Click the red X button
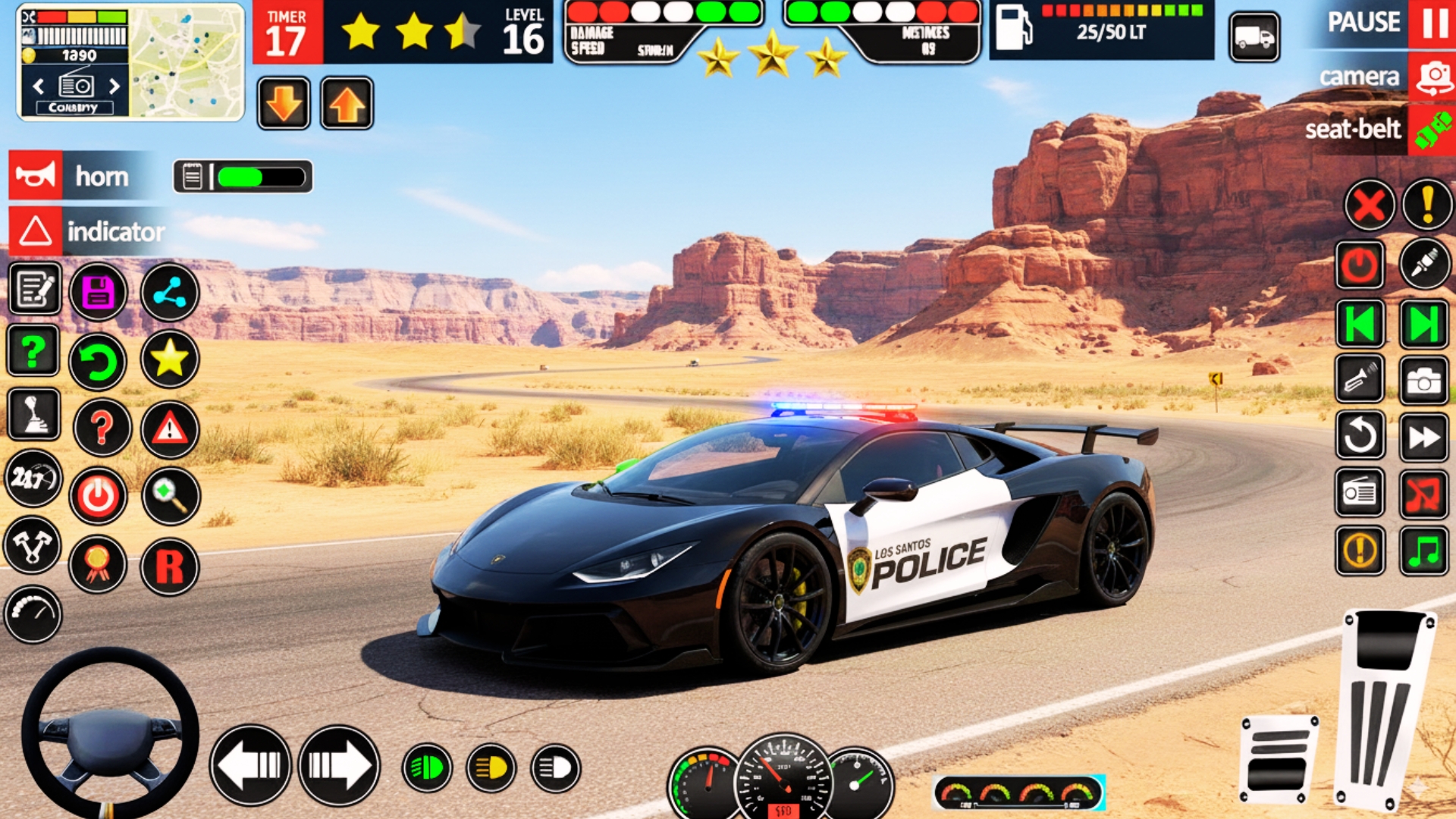This screenshot has height=819, width=1456. point(1369,205)
